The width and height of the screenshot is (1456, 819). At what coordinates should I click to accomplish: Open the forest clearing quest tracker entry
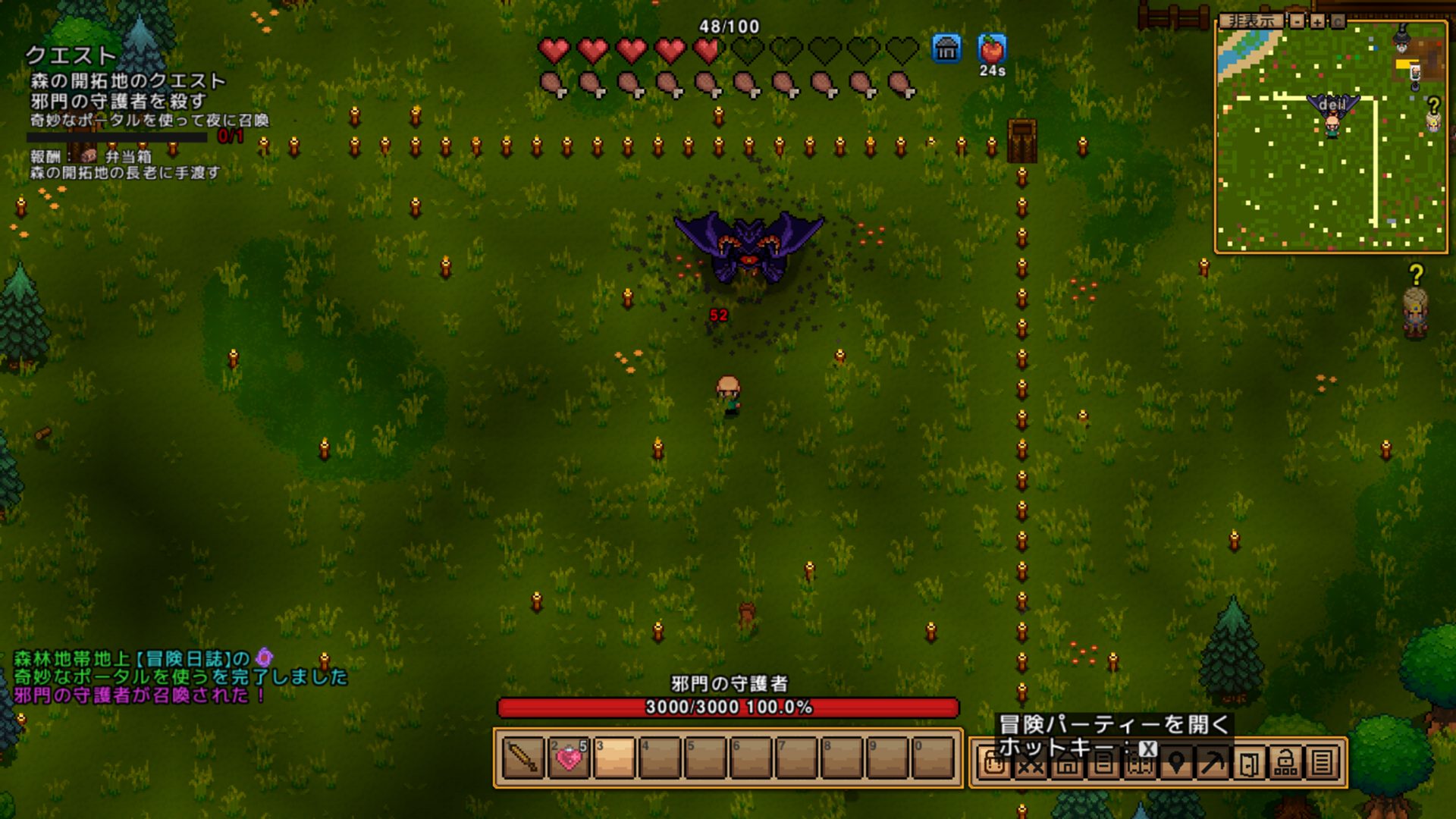point(127,81)
